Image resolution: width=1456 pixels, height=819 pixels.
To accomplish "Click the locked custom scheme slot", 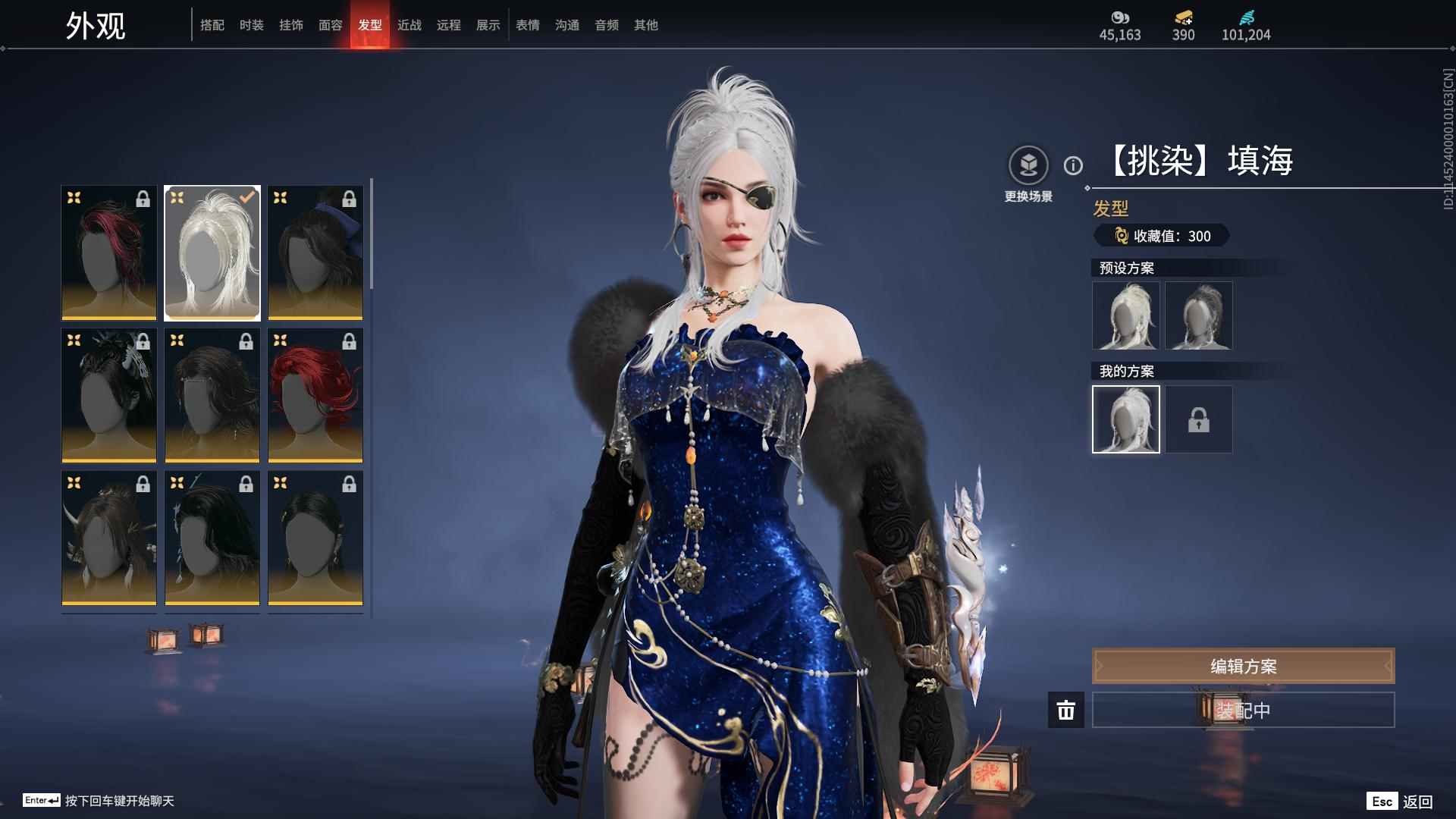I will 1198,419.
